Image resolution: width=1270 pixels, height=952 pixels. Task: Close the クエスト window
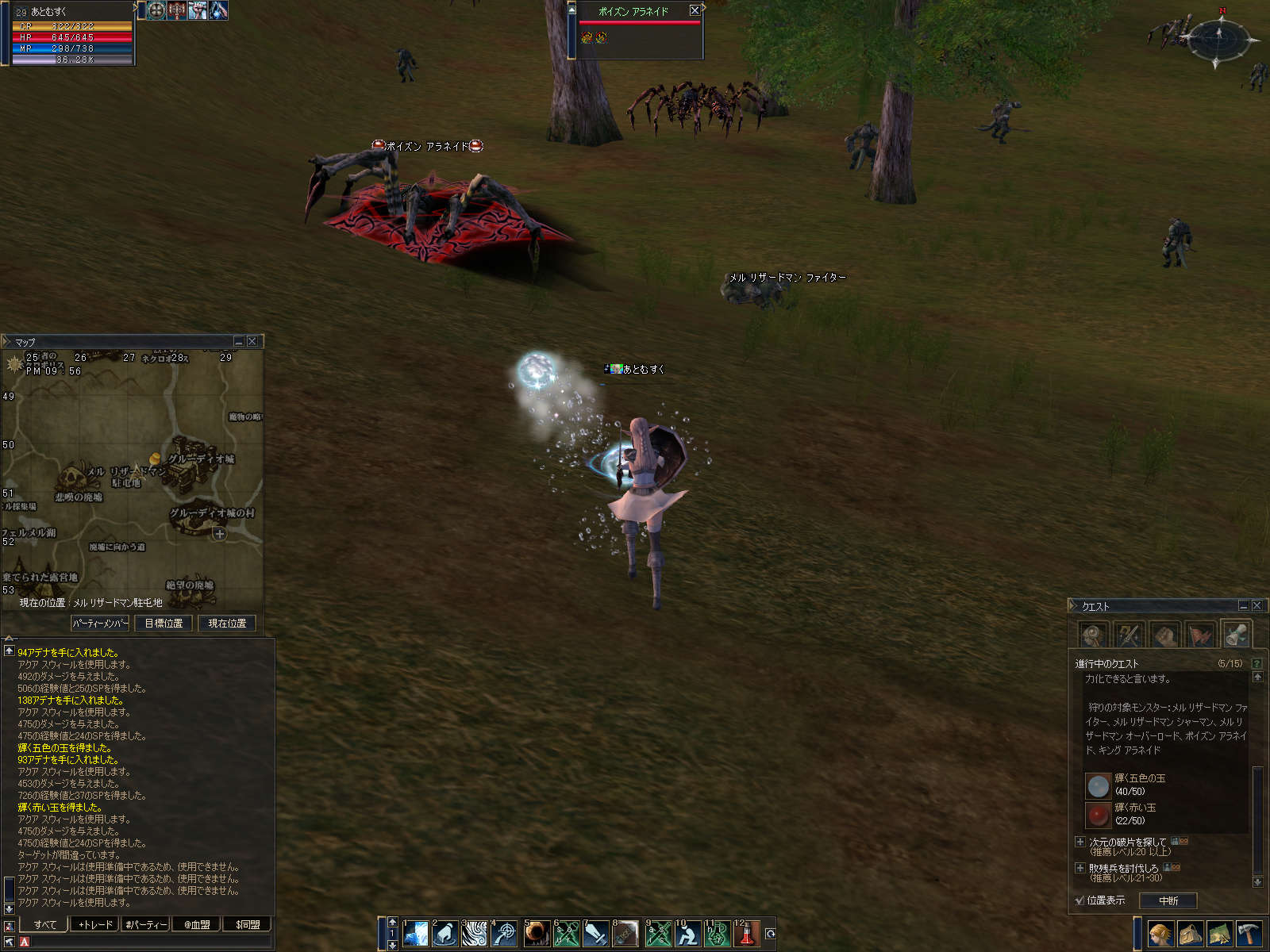pyautogui.click(x=1257, y=605)
